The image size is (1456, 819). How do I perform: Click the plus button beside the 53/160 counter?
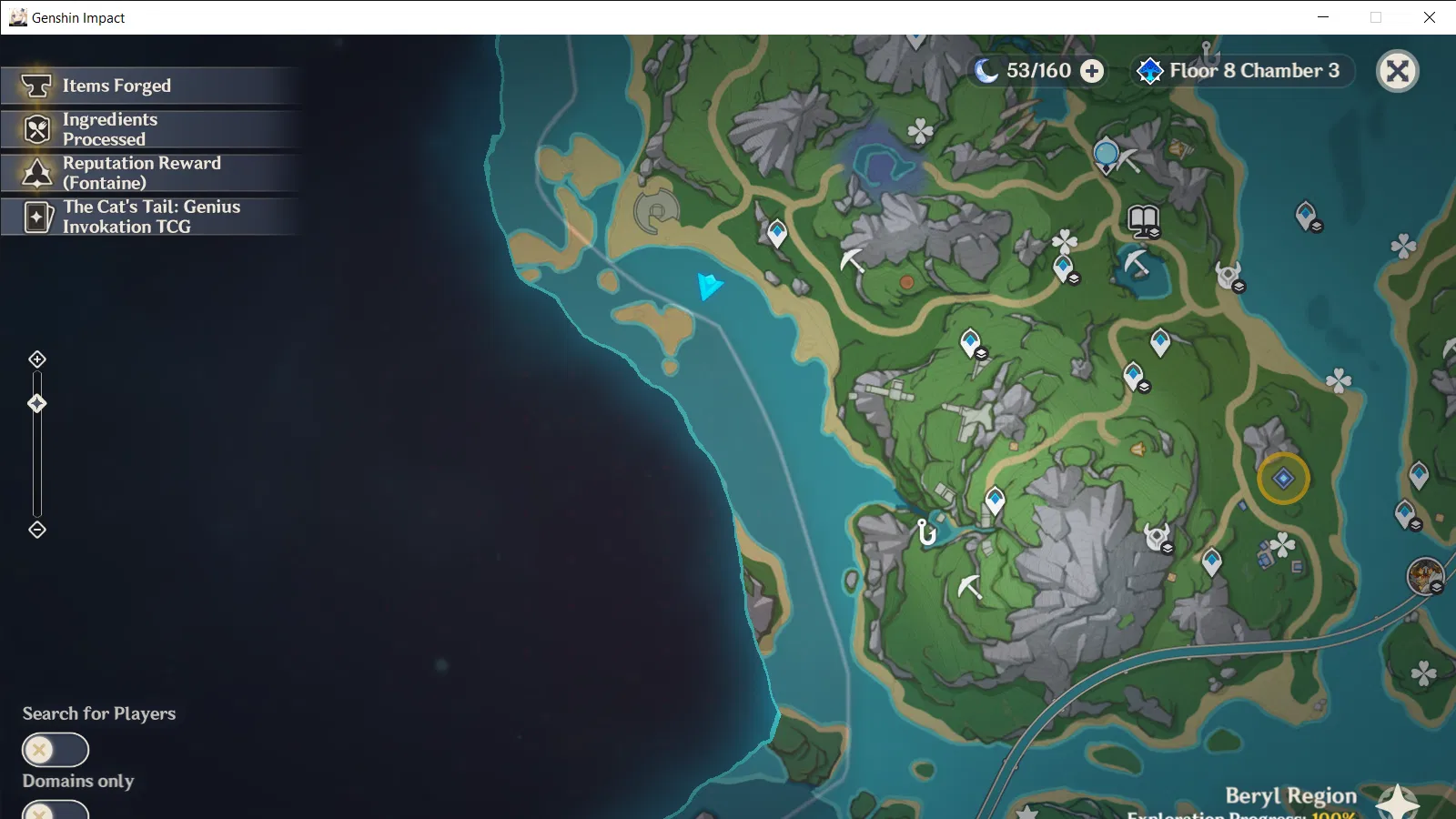(1091, 70)
